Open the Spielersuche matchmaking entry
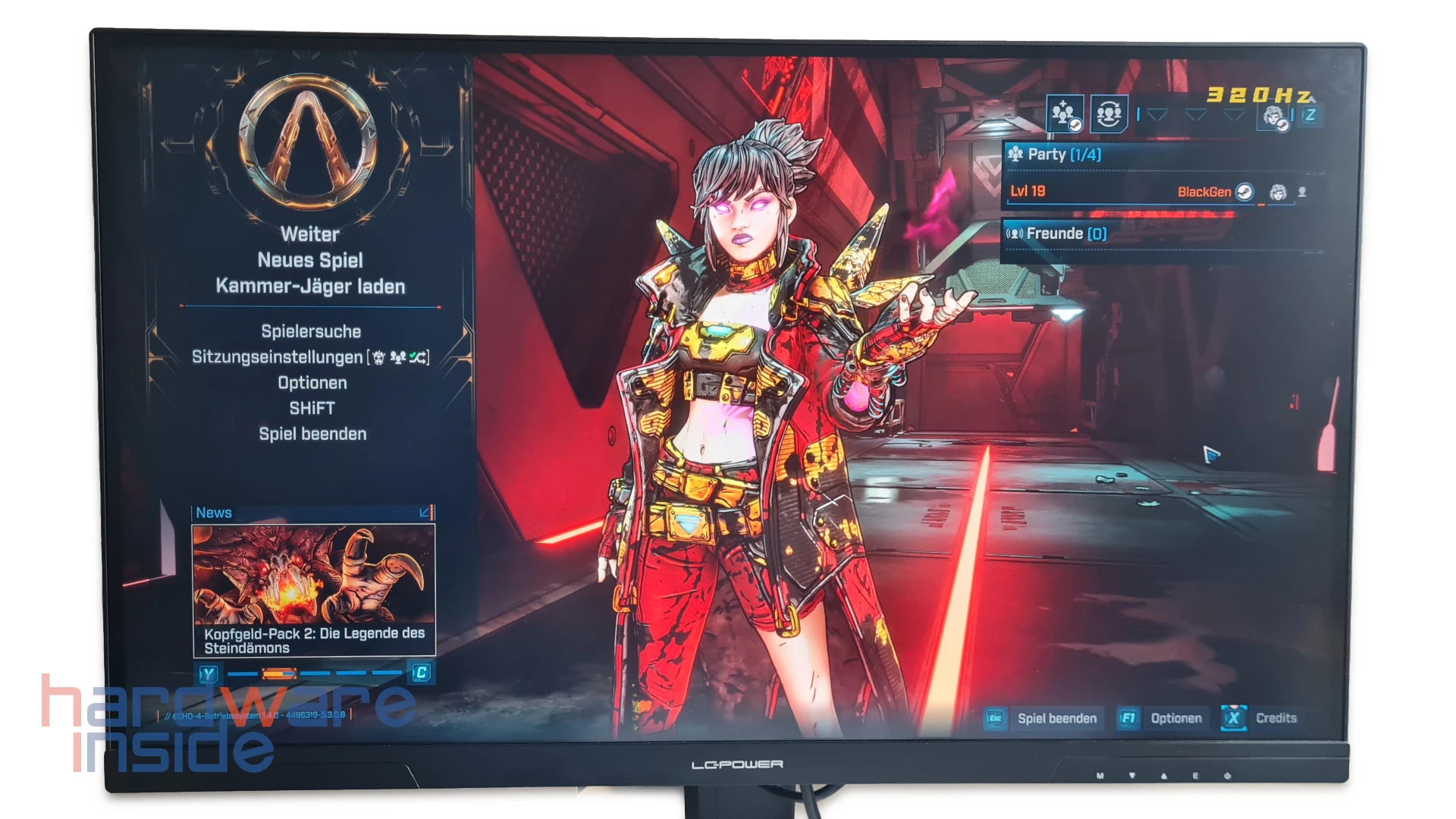 click(x=311, y=331)
